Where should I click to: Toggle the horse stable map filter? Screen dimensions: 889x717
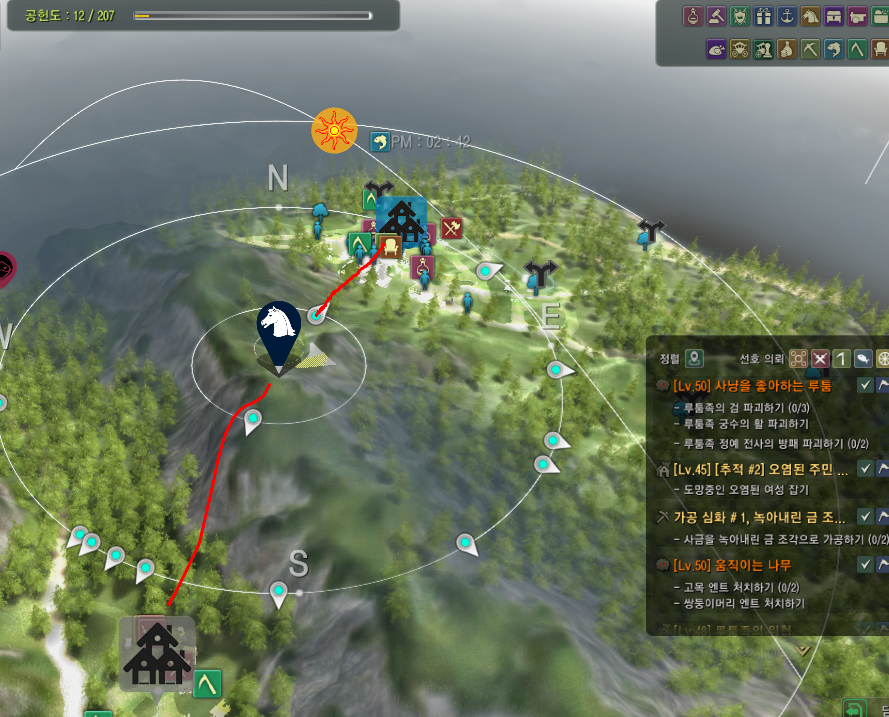click(811, 17)
